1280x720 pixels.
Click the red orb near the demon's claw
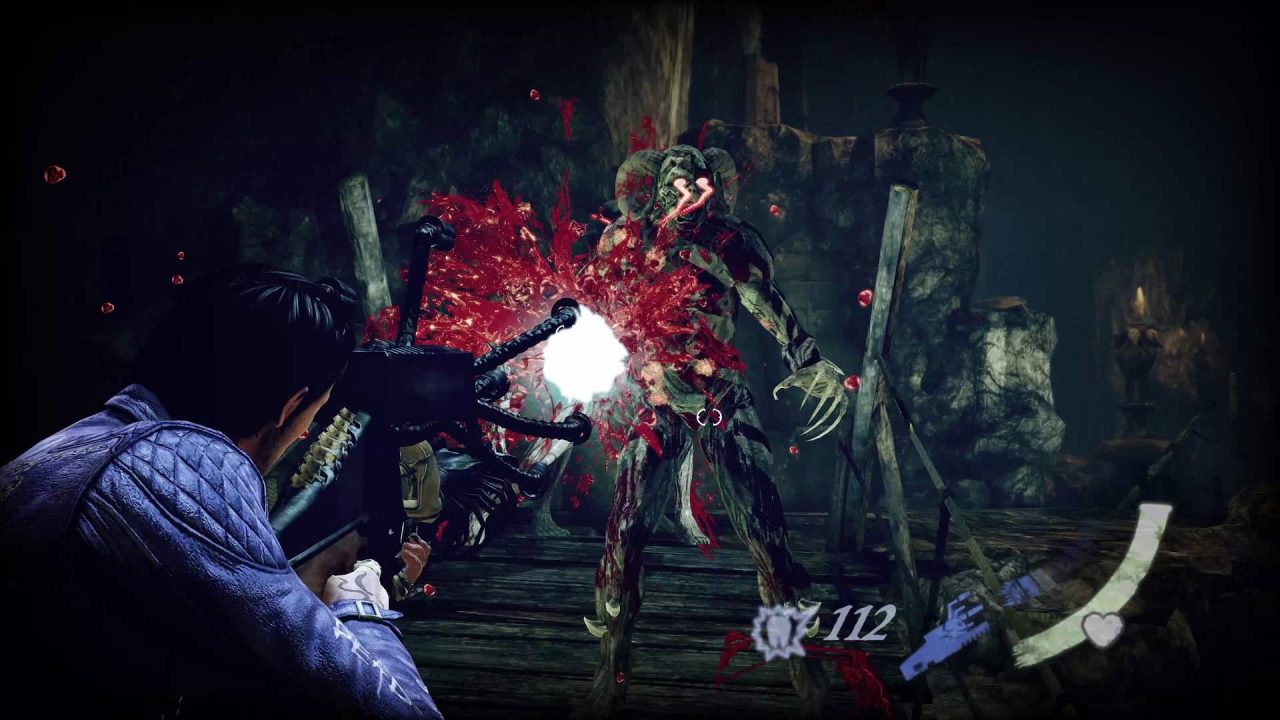coord(851,381)
